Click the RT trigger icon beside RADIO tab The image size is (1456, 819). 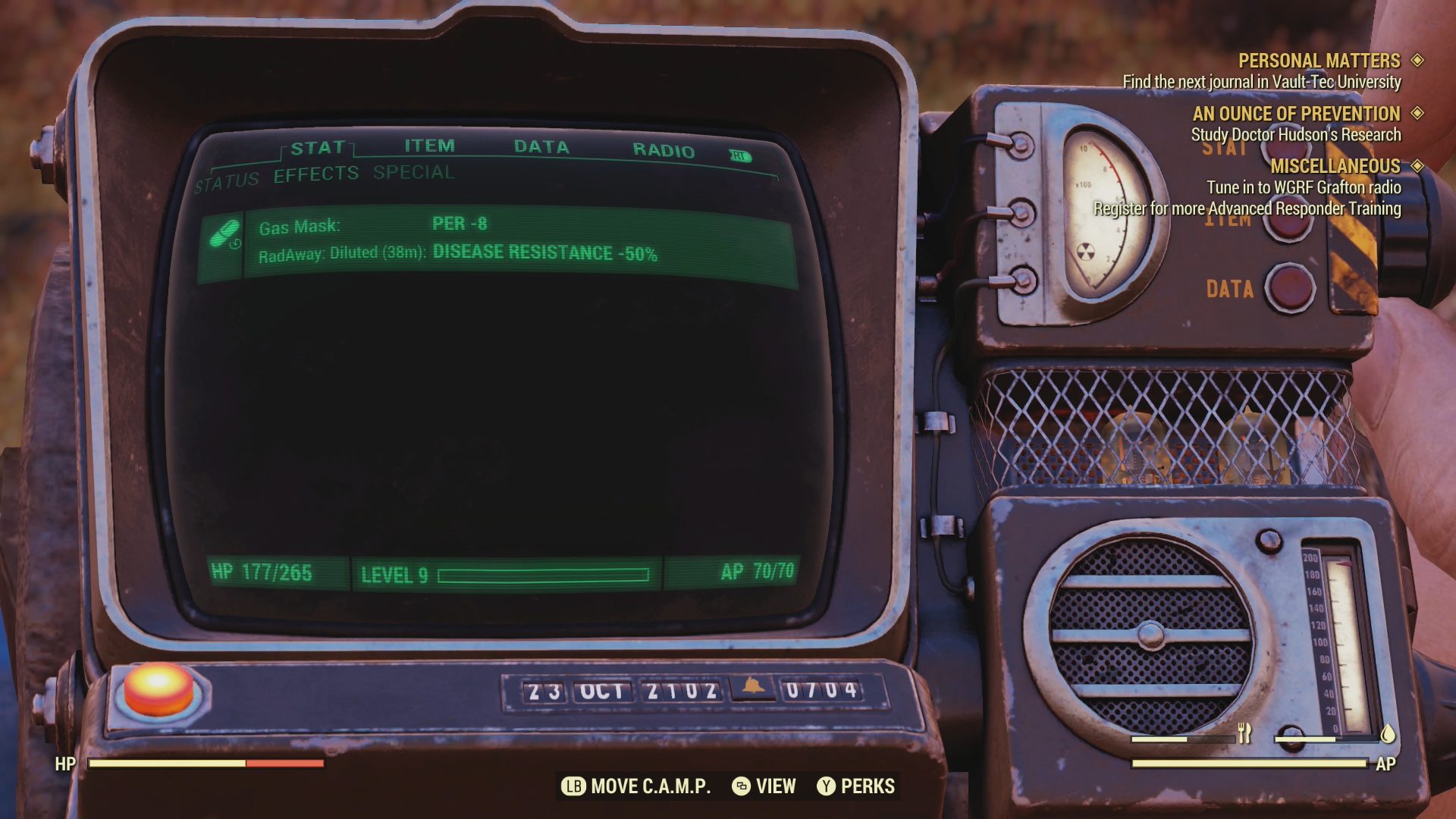[x=740, y=154]
